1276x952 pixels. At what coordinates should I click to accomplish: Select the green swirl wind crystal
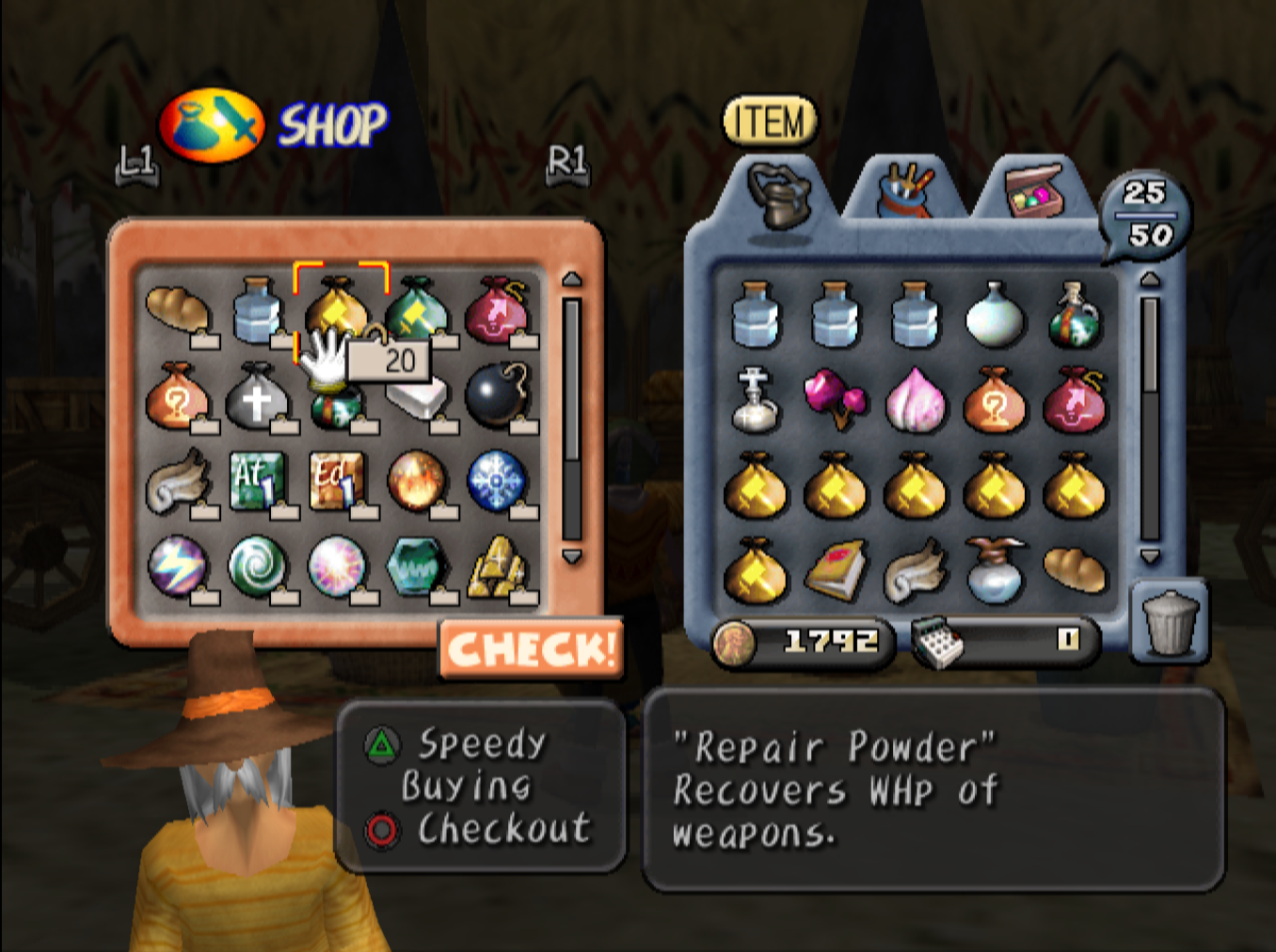click(x=257, y=565)
